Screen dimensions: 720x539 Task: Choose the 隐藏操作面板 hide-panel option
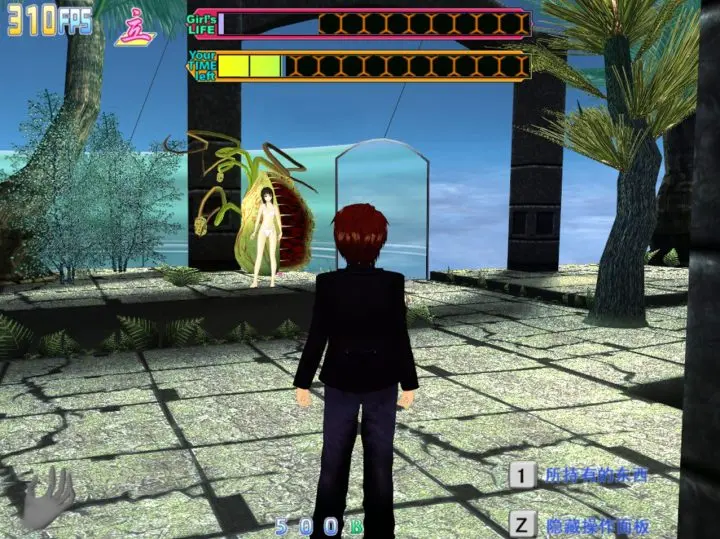click(595, 524)
